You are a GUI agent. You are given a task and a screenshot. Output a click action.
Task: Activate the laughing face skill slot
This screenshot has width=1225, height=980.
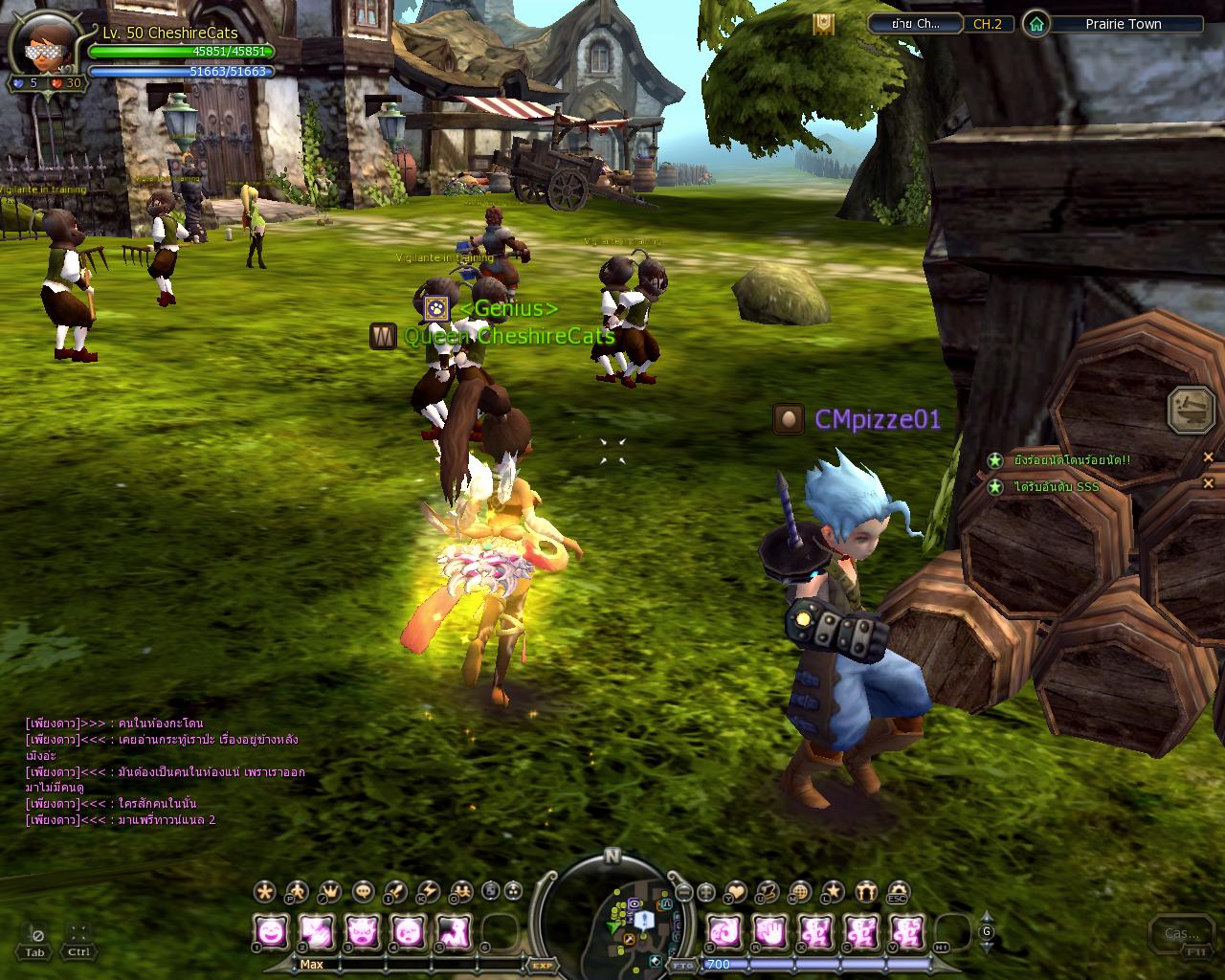[272, 930]
